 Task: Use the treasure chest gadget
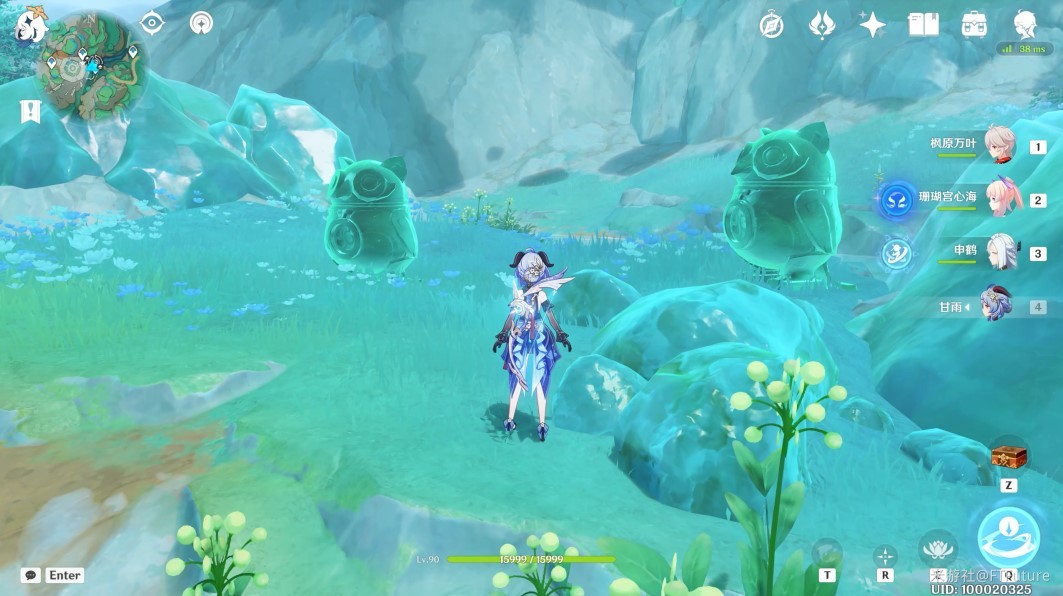coord(1008,455)
